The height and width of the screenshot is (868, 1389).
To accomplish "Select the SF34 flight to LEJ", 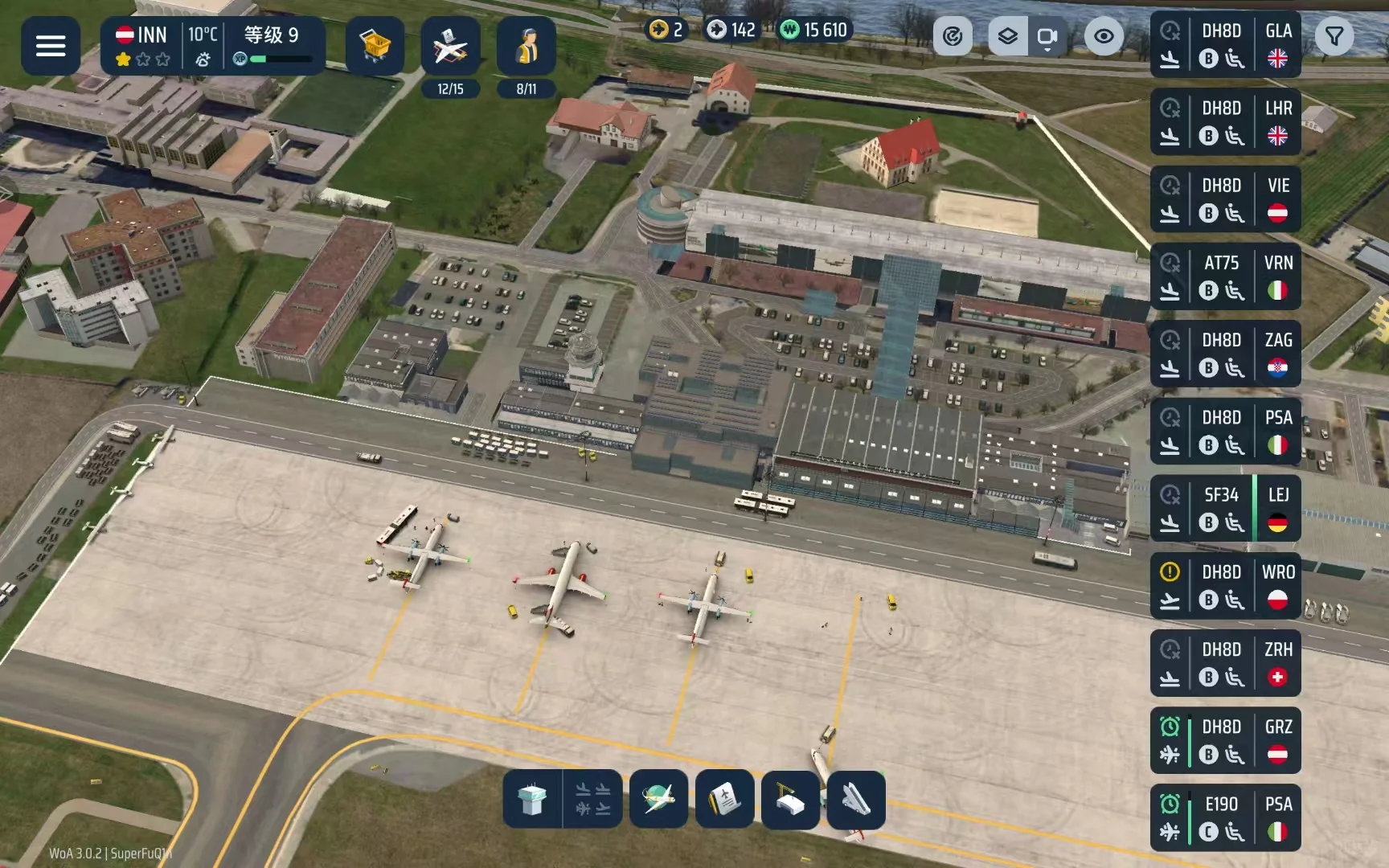I will [x=1225, y=508].
